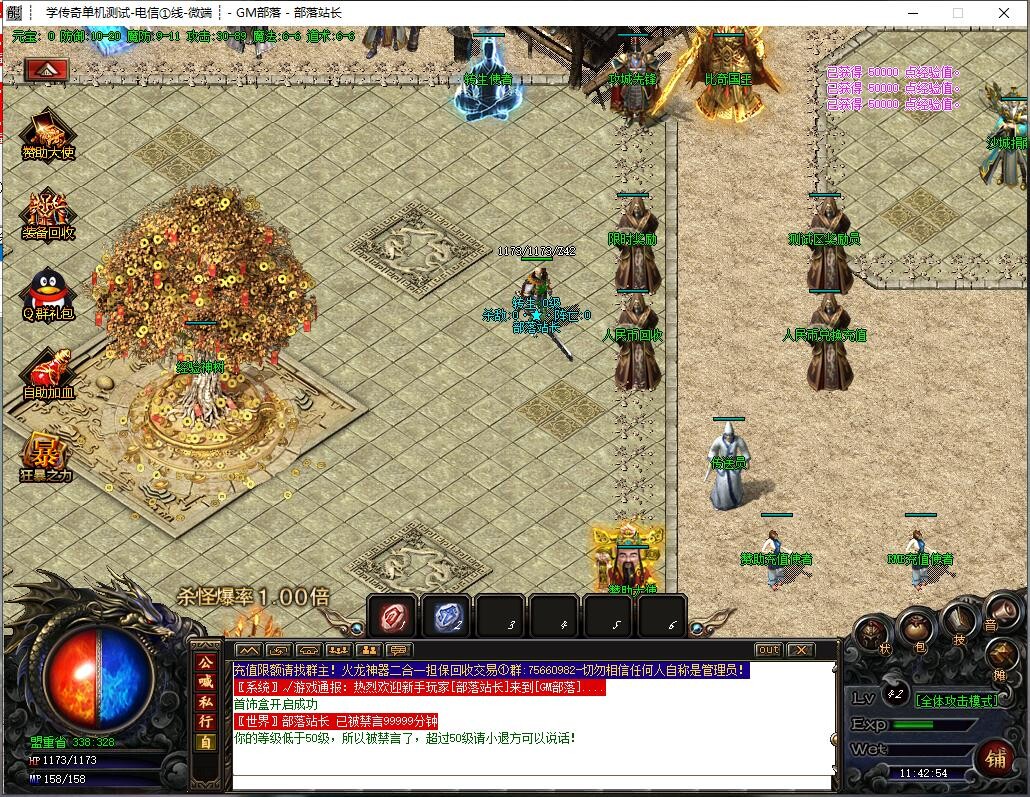Close the chat panel with the X button
The height and width of the screenshot is (797, 1030).
800,650
